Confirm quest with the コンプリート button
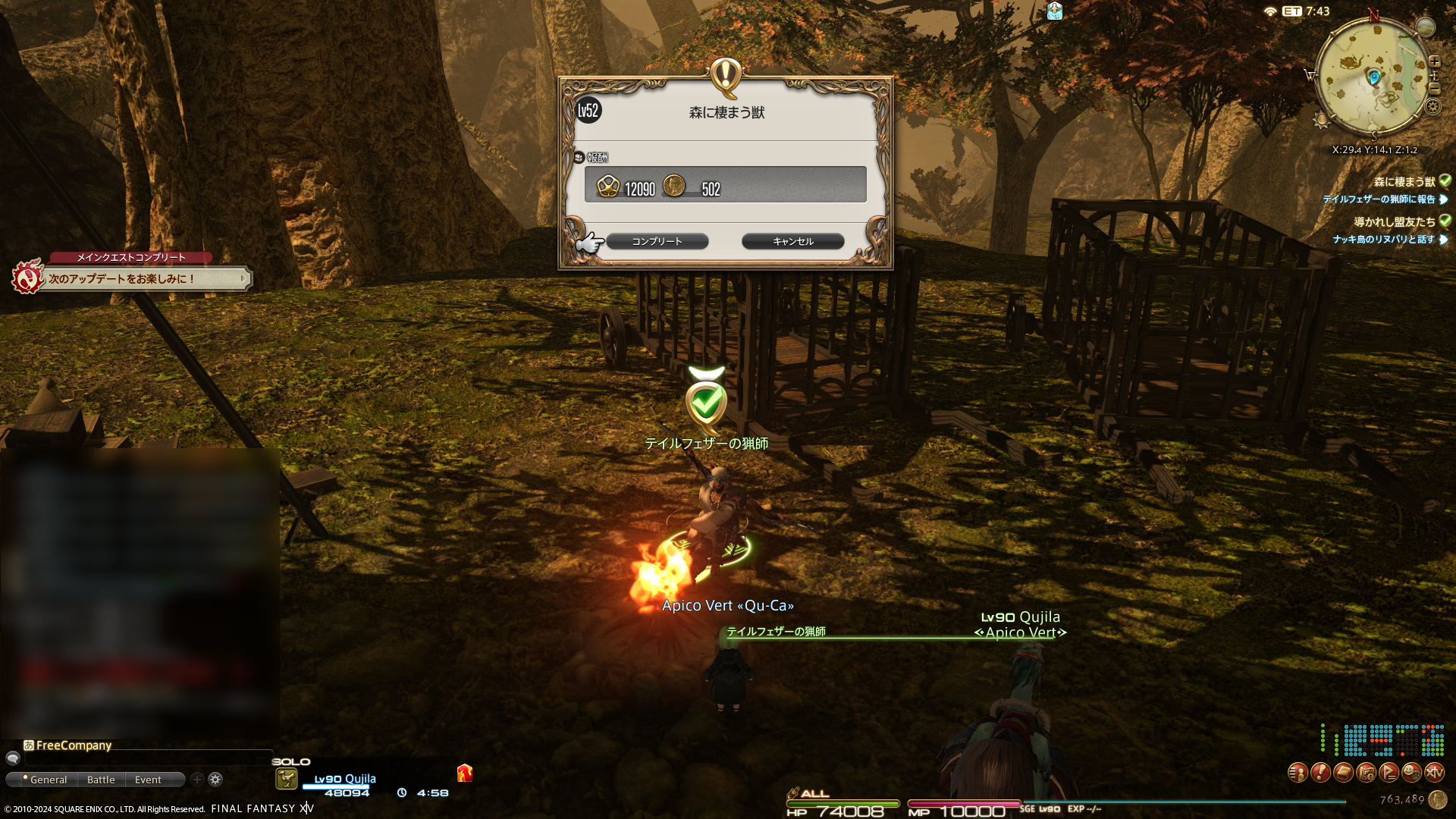The height and width of the screenshot is (819, 1456). pos(657,241)
